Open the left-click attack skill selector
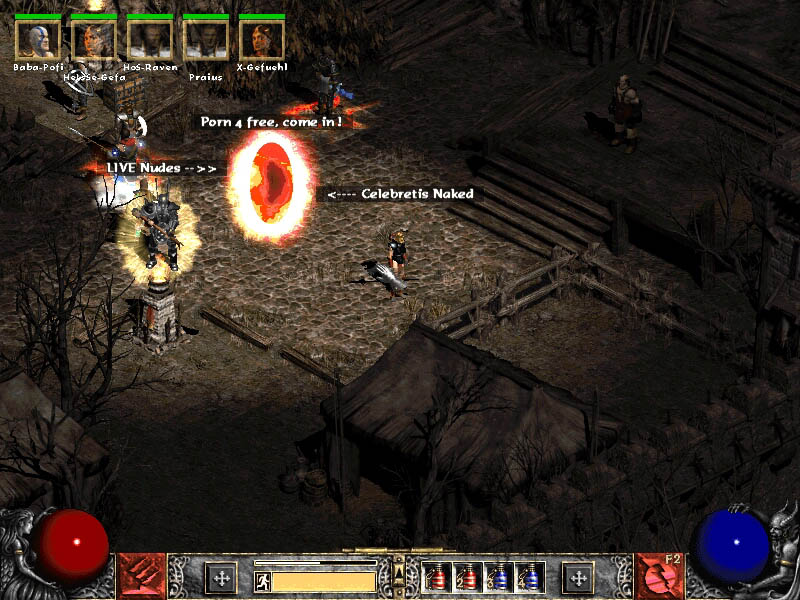The height and width of the screenshot is (600, 800). pyautogui.click(x=141, y=576)
